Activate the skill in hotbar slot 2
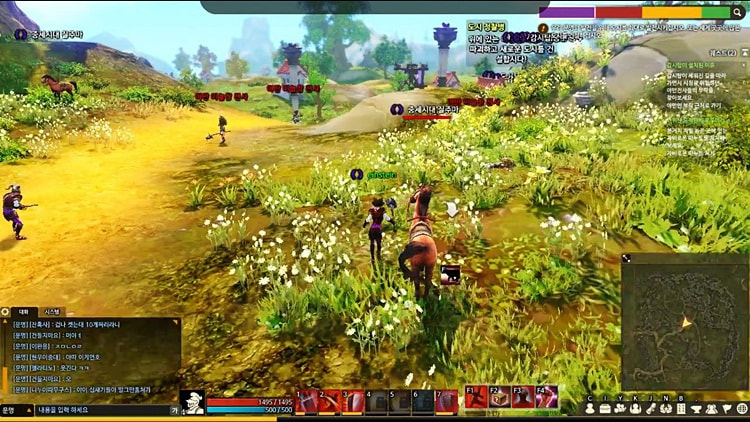Screen dimensions: 750x422 tap(330, 401)
